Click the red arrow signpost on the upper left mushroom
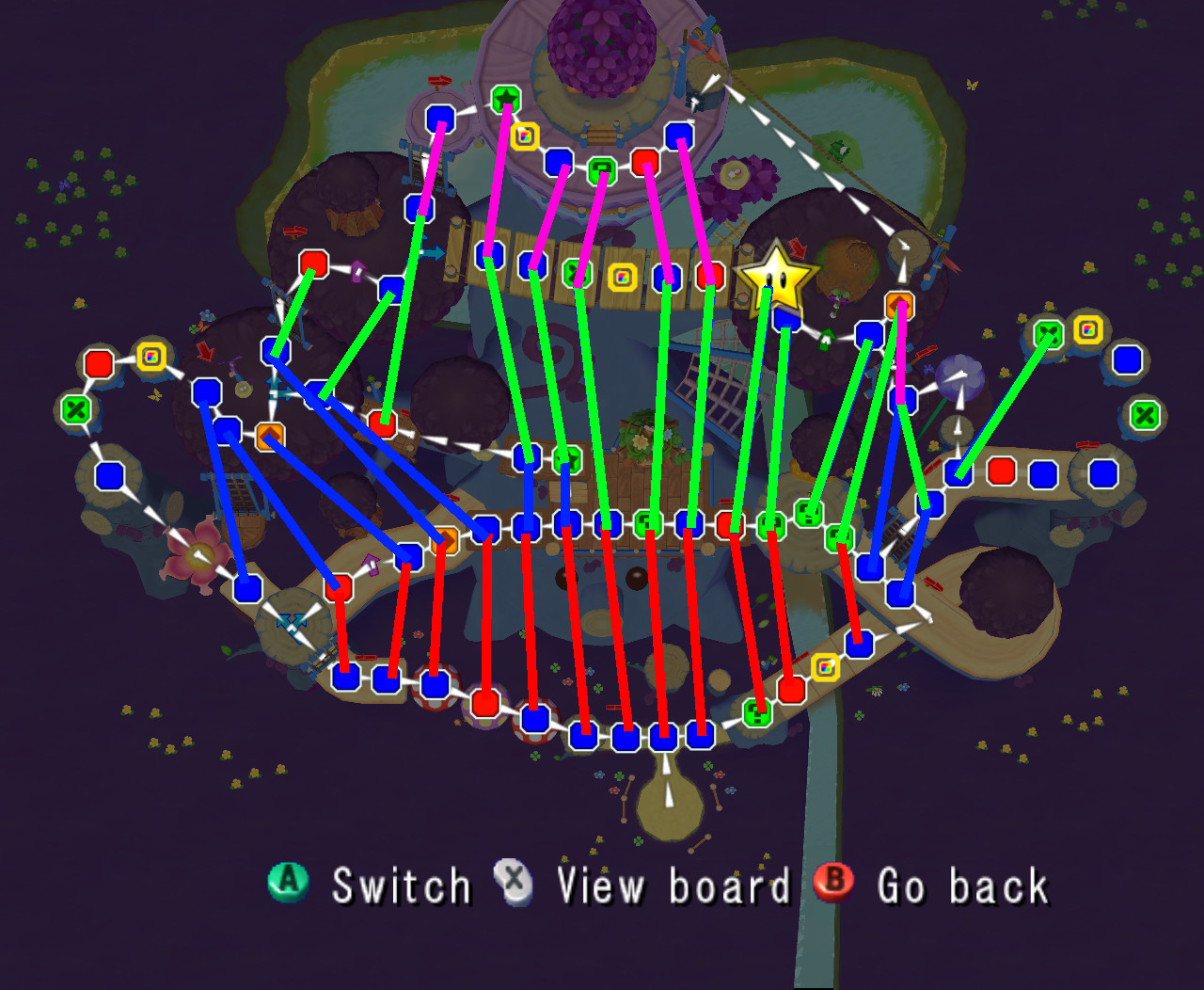 coord(294,232)
